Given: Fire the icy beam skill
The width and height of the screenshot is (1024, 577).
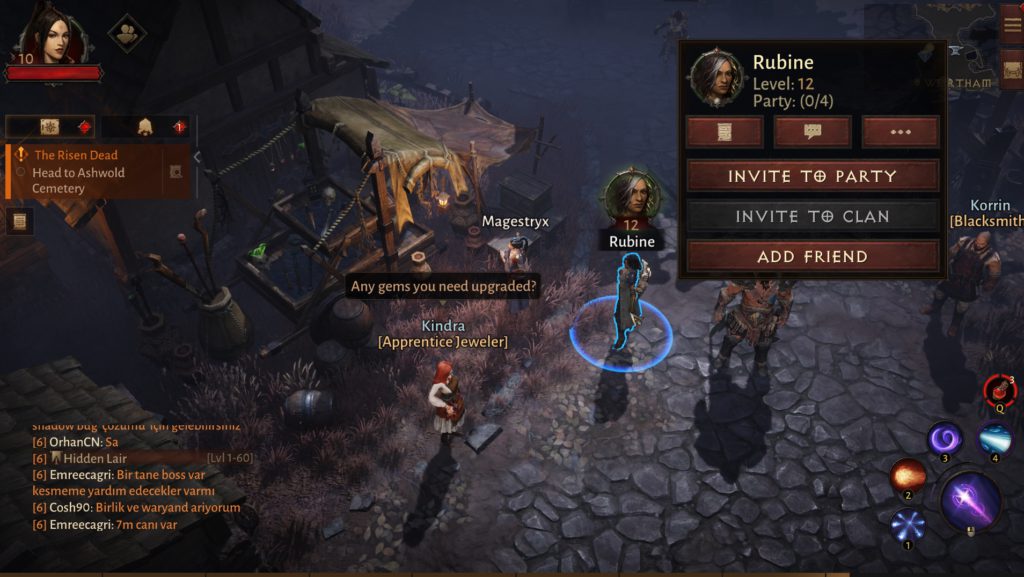Looking at the screenshot, I should point(995,438).
